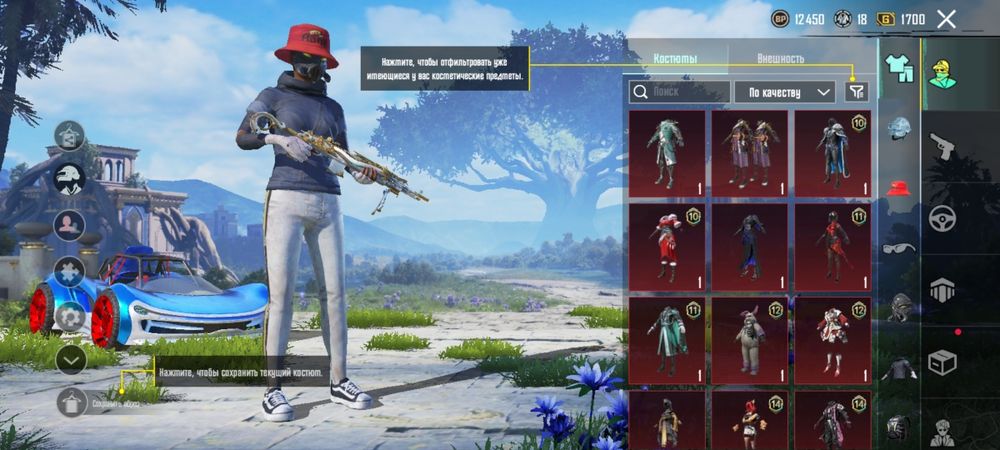This screenshot has height=450, width=1000.
Task: Show the glasses category
Action: click(x=900, y=248)
